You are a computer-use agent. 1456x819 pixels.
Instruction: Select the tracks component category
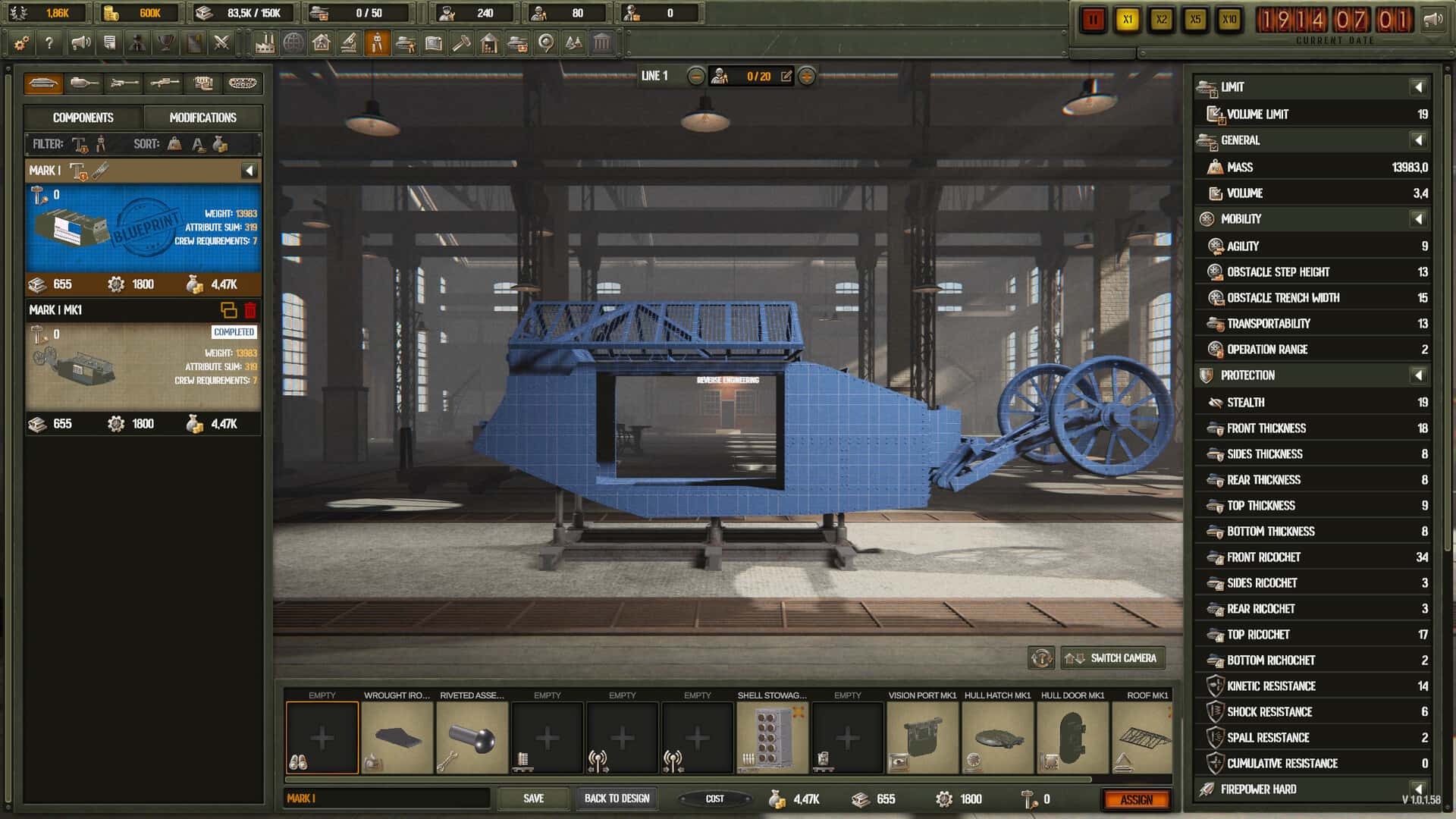coord(244,83)
